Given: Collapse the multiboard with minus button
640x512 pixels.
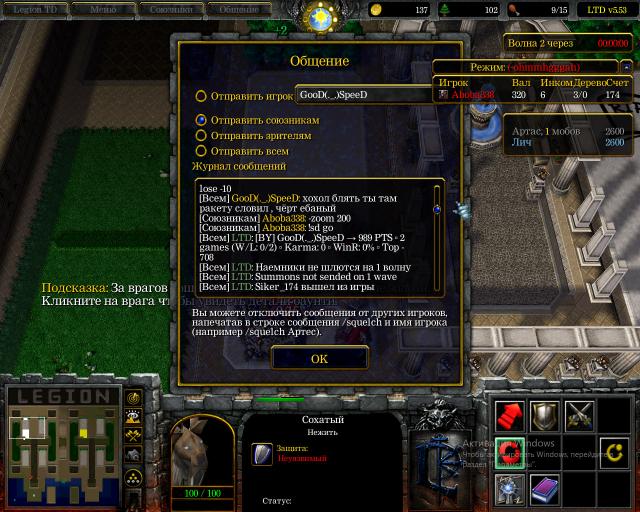Looking at the screenshot, I should tap(626, 67).
